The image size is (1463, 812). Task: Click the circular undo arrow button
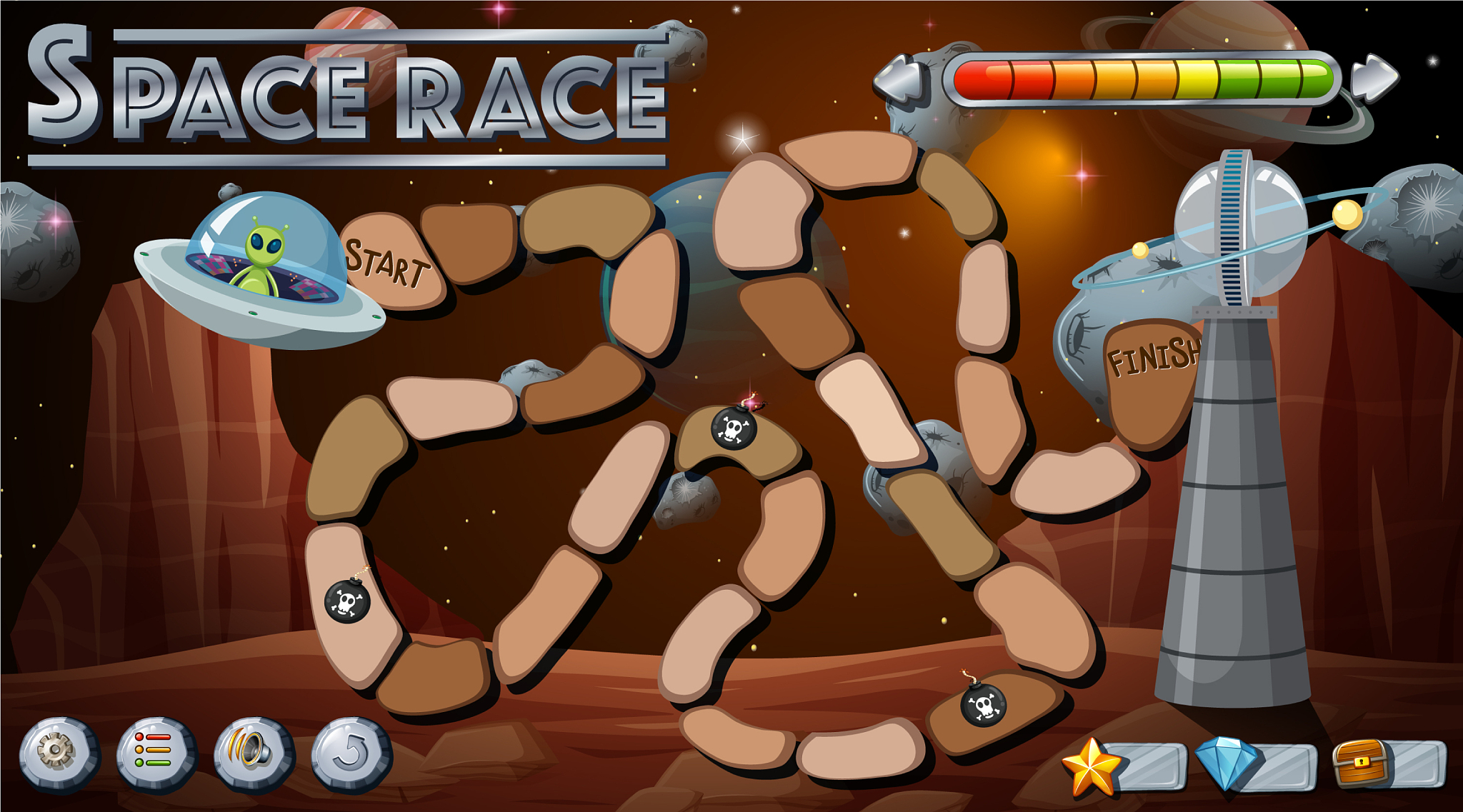coord(350,753)
